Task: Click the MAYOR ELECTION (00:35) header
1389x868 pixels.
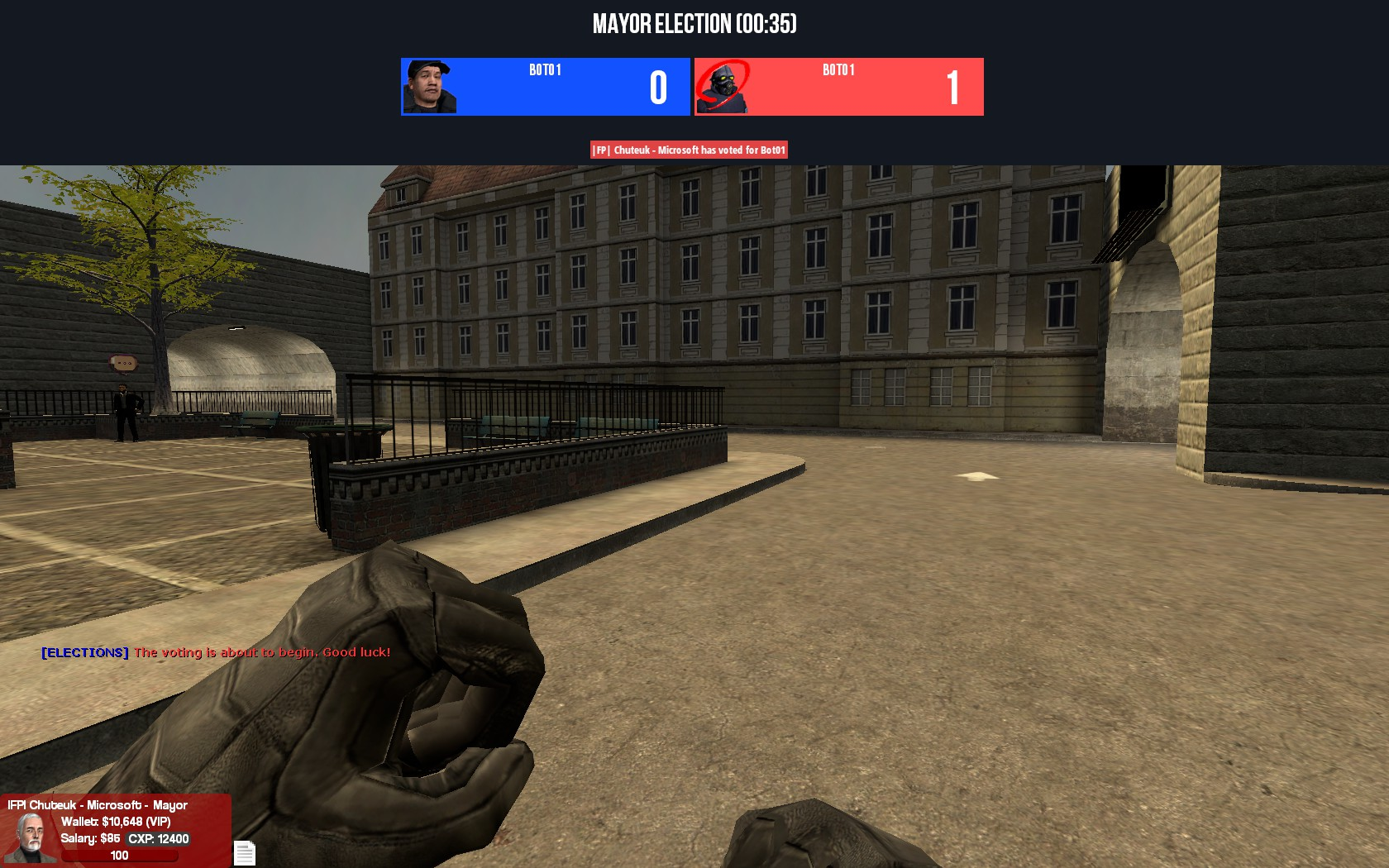Action: click(694, 25)
